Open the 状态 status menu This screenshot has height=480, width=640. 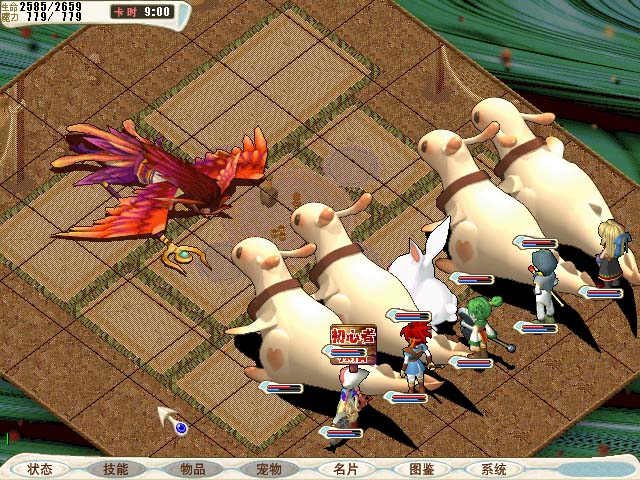(41, 468)
